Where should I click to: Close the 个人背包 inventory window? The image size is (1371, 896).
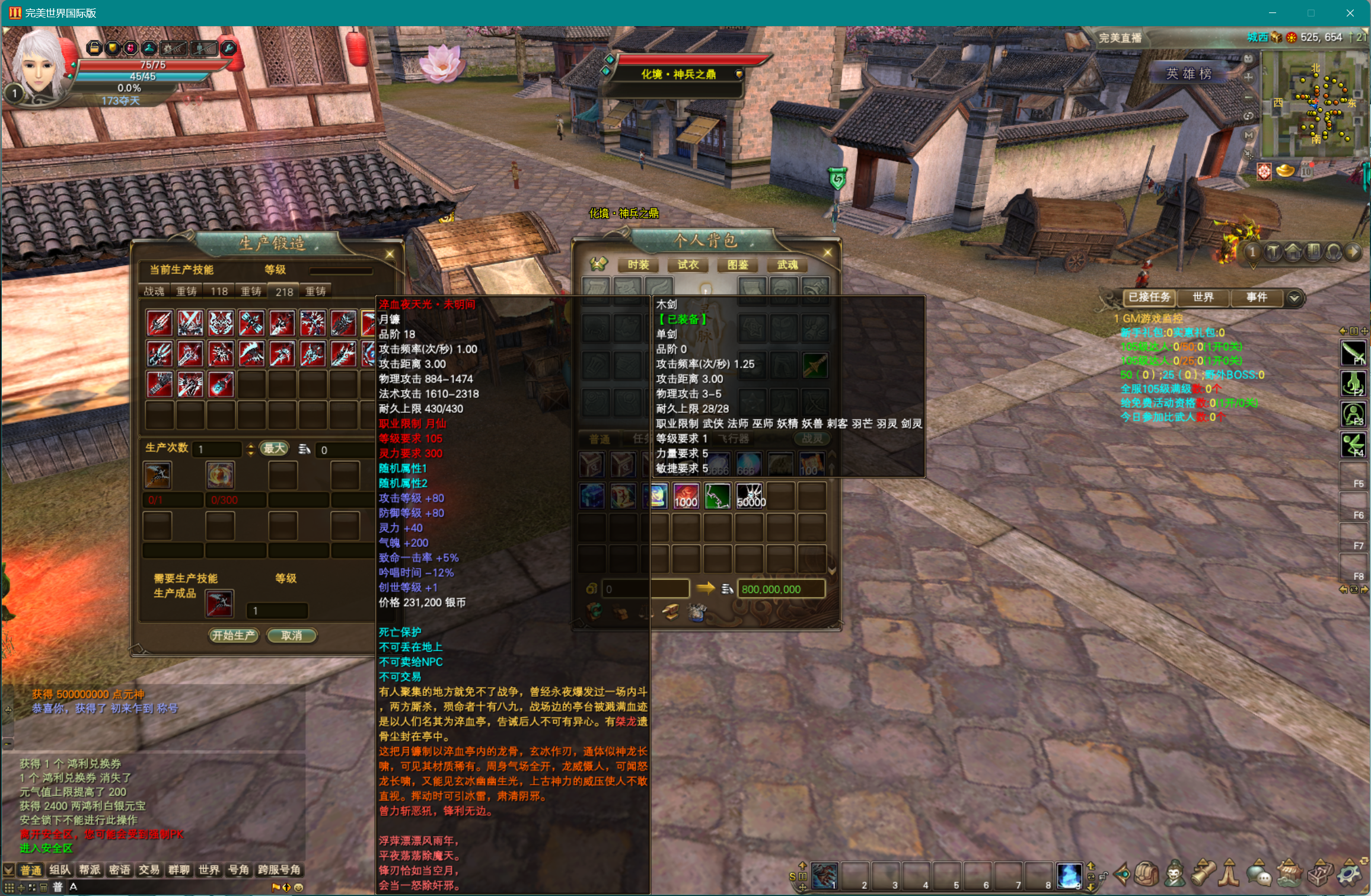828,253
